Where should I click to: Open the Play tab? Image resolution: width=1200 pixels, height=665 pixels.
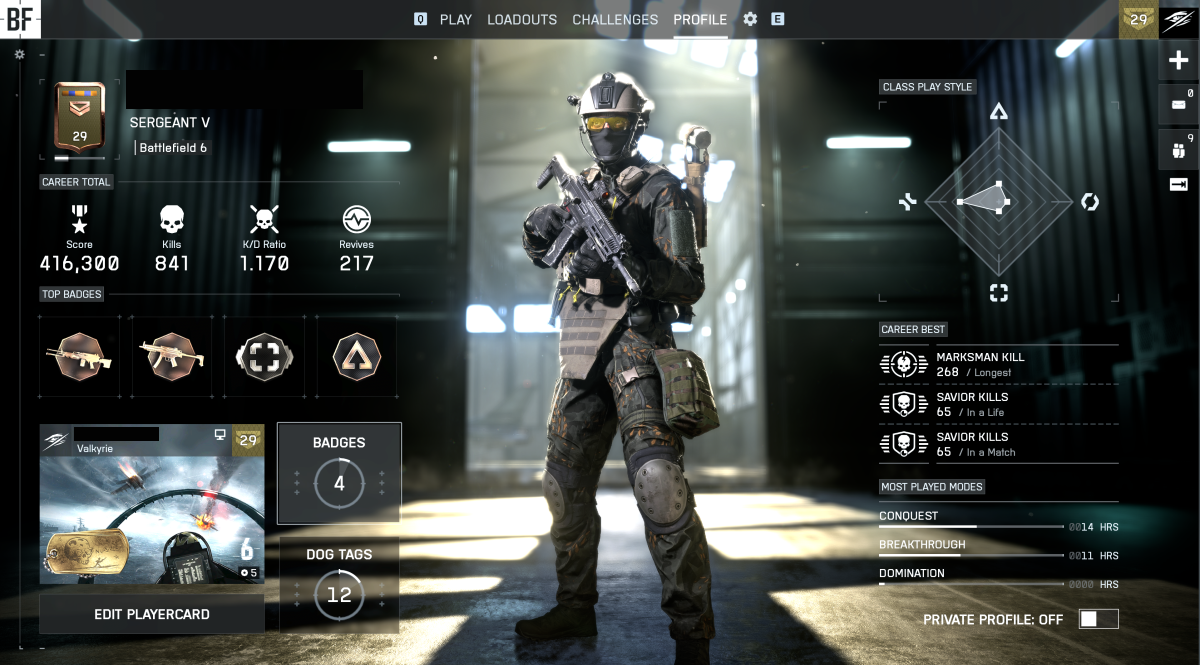(x=455, y=19)
